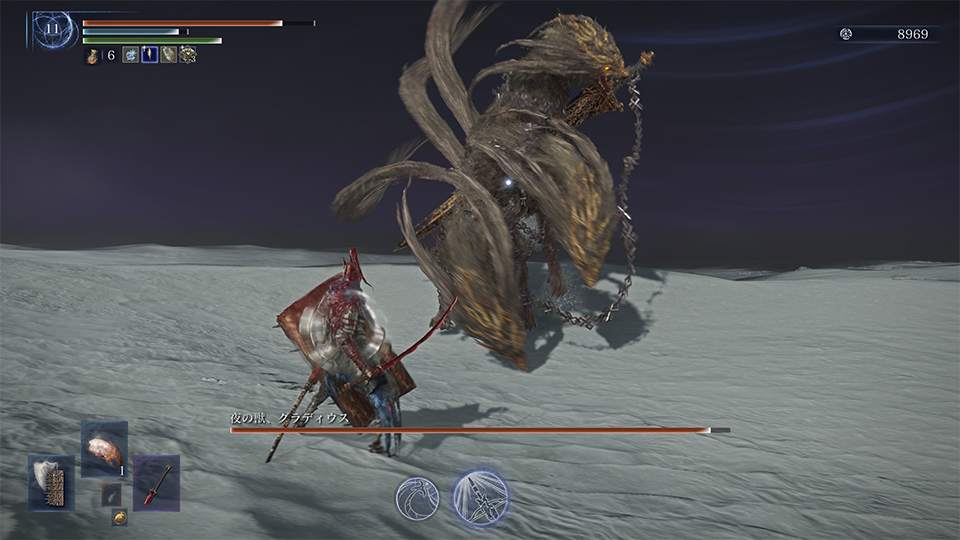Select the red-handled weapon right-hand slot
Image resolution: width=960 pixels, height=540 pixels.
(x=156, y=482)
